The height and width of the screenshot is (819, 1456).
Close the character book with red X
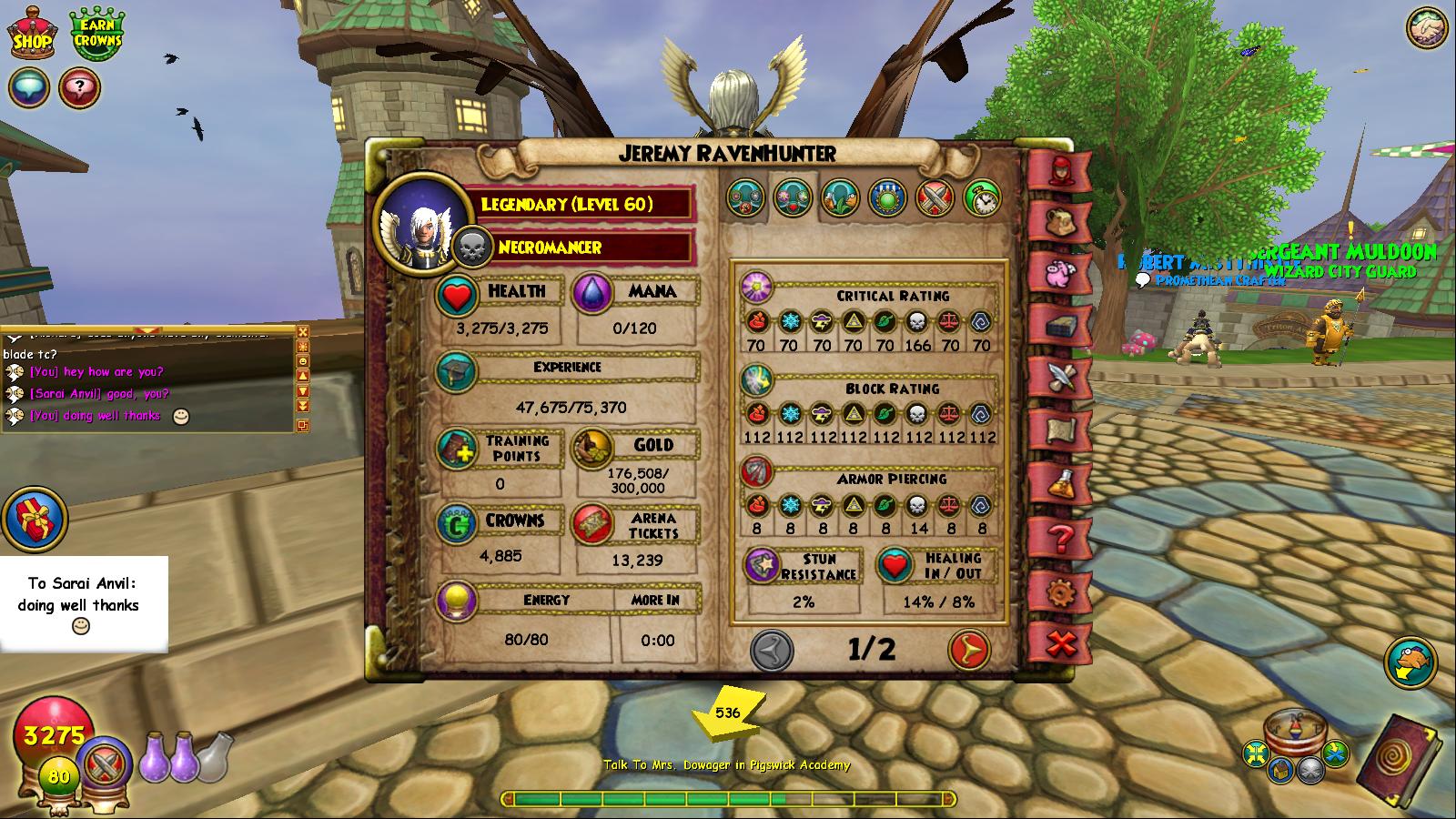[1060, 644]
